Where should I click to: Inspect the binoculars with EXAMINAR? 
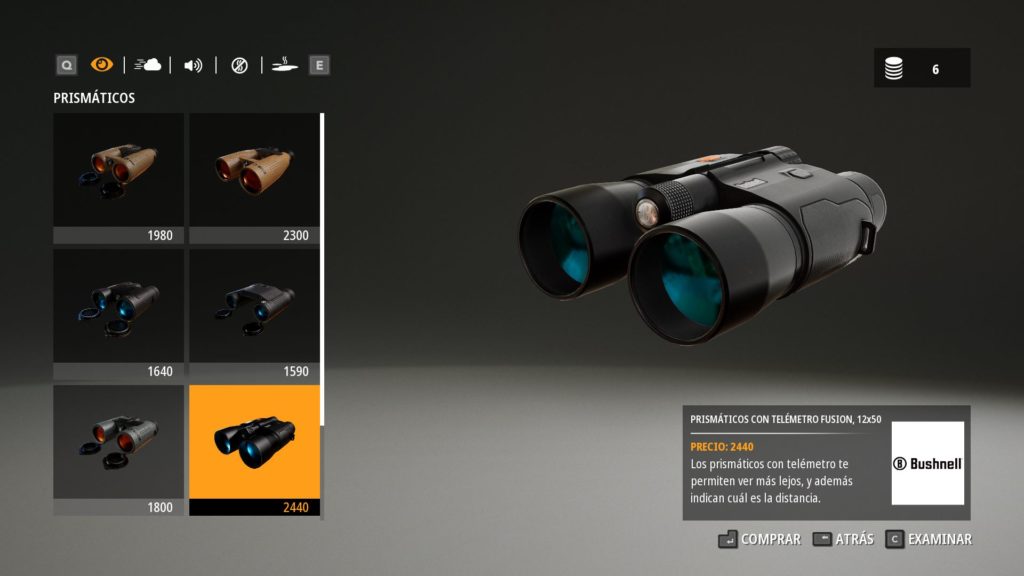929,539
